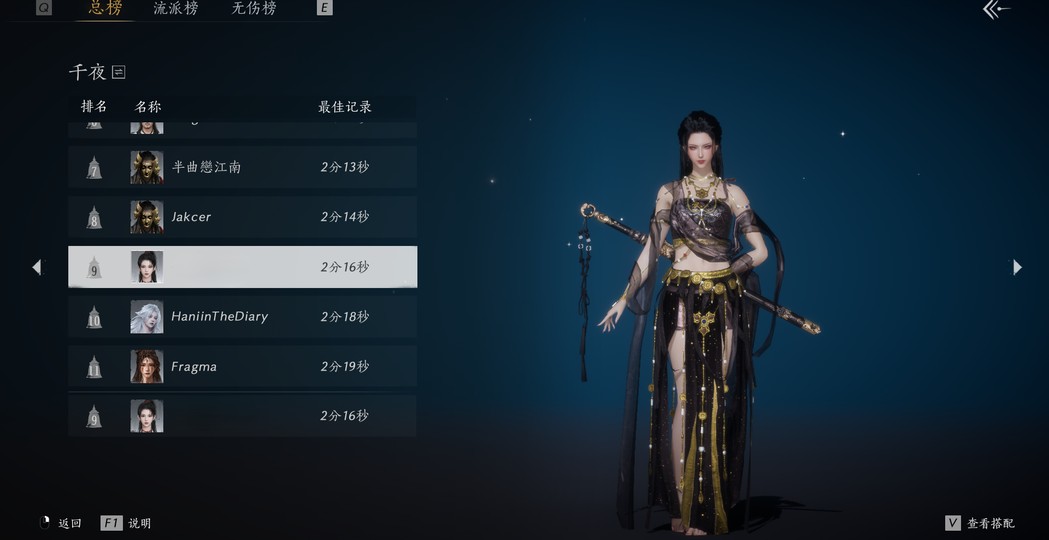1049x540 pixels.
Task: Choose HaniinTheDiary's leaderboard entry
Action: tap(242, 317)
